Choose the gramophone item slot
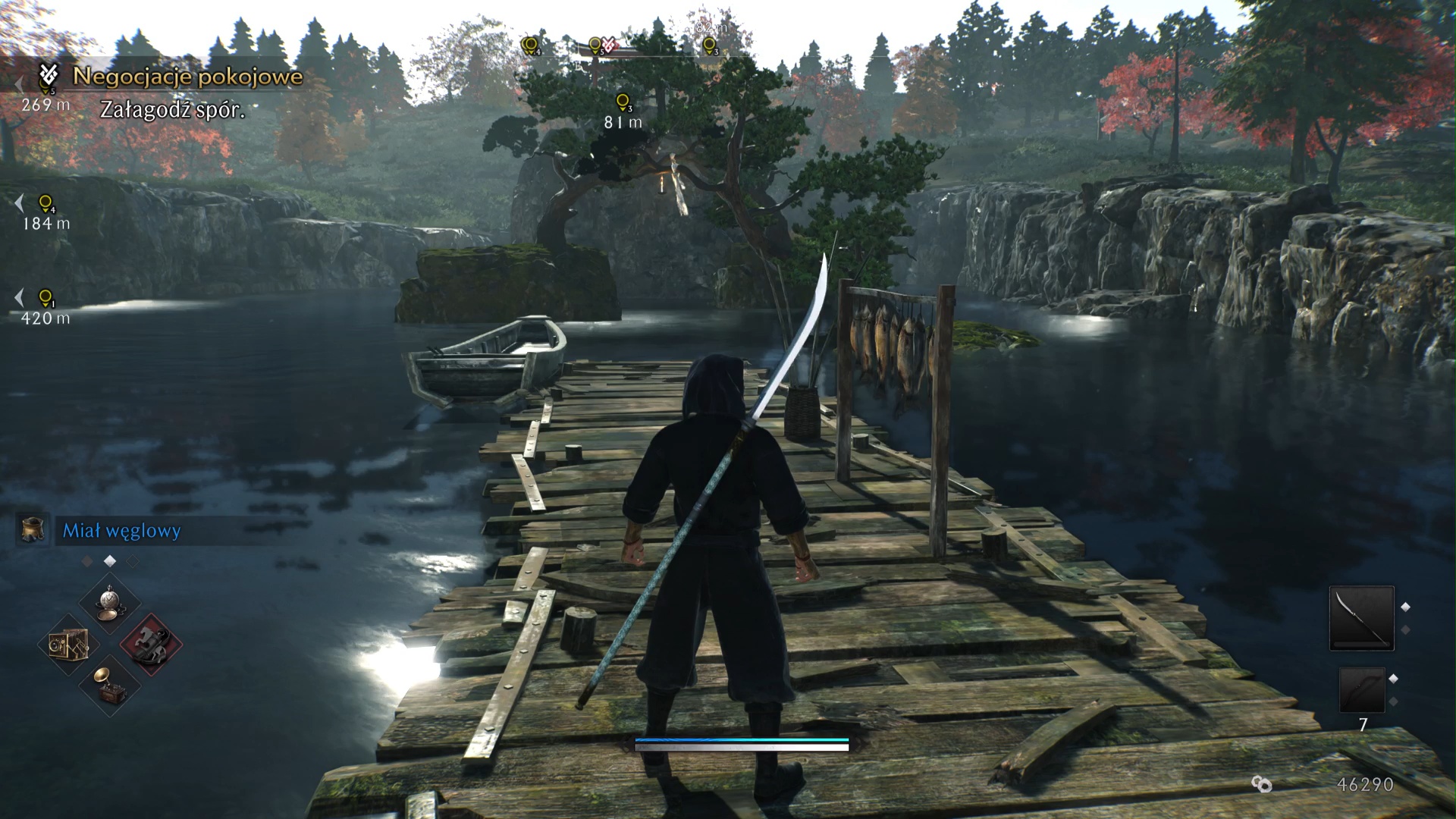The width and height of the screenshot is (1456, 819). point(111,684)
